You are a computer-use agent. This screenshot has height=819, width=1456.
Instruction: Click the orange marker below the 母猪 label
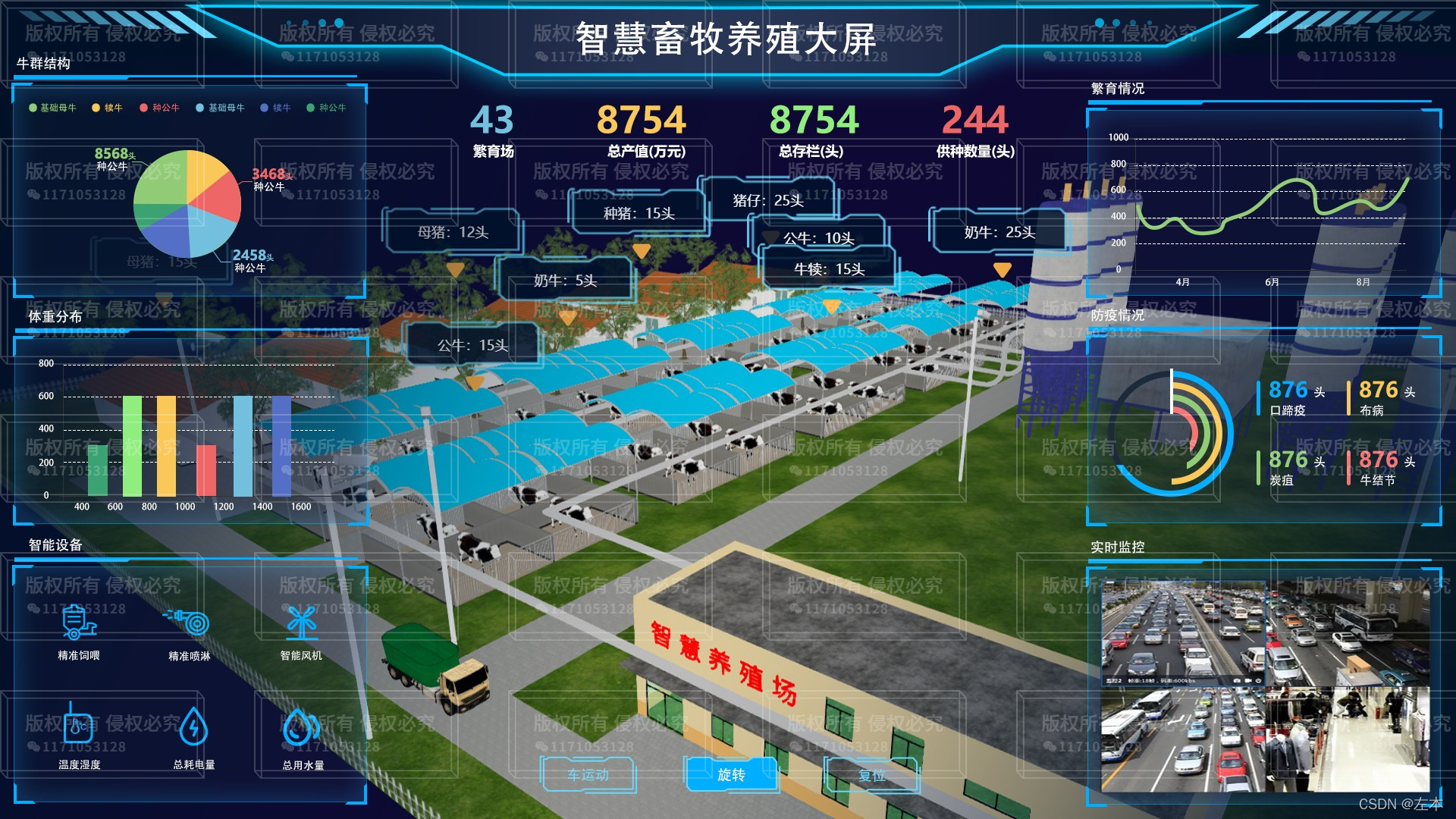[x=455, y=269]
